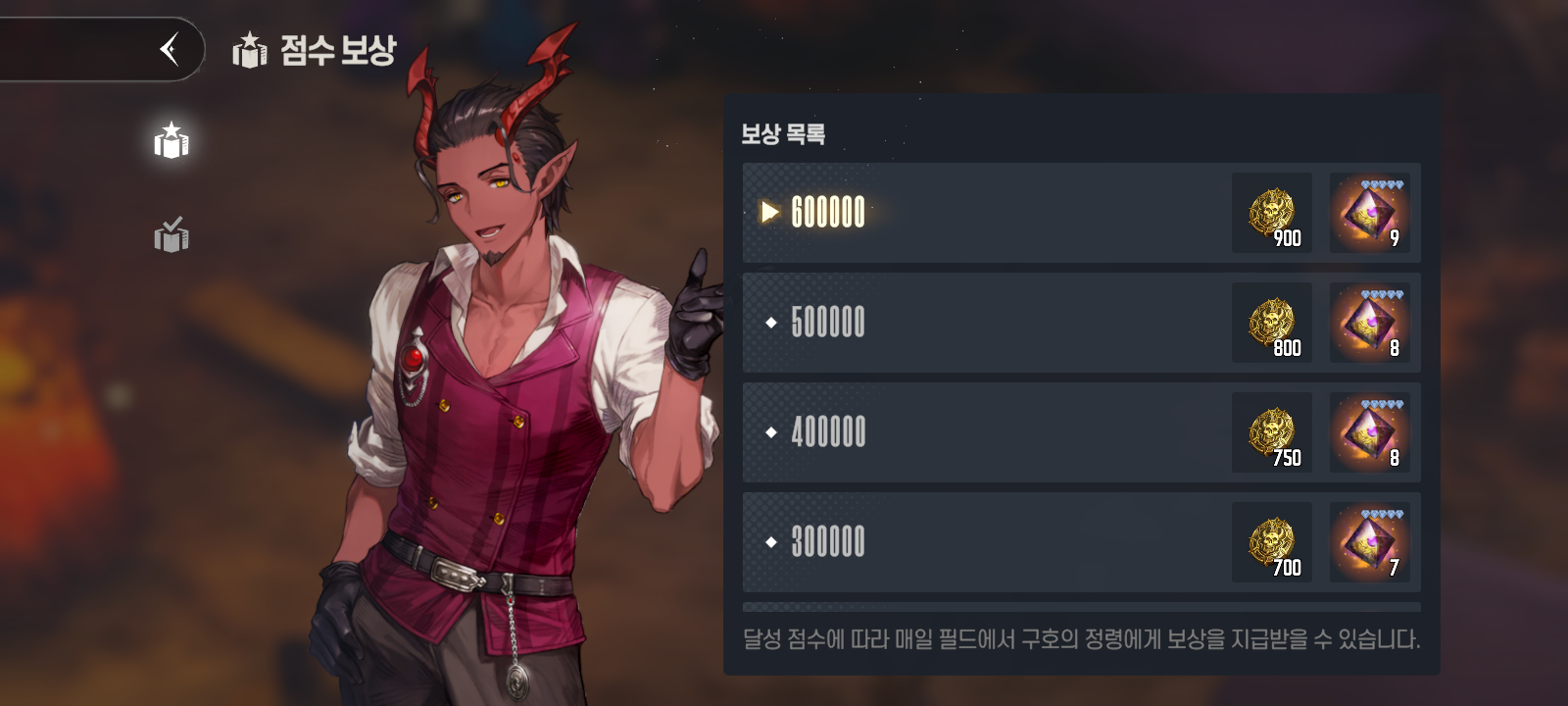Inspect the 900 gold skull coin reward
This screenshot has width=1568, height=706.
[1272, 213]
